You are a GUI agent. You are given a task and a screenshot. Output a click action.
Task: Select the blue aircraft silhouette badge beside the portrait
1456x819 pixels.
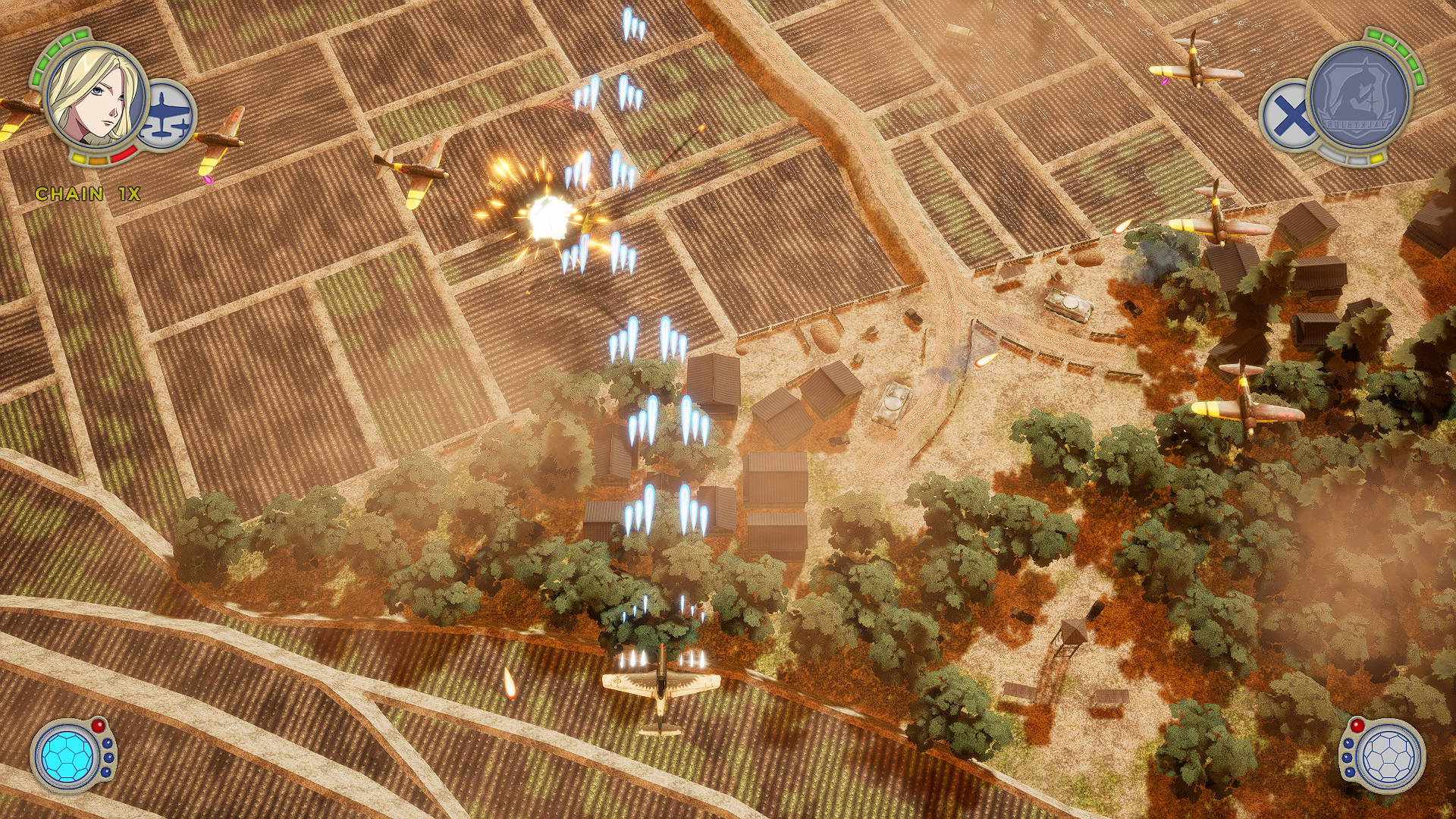pyautogui.click(x=165, y=115)
